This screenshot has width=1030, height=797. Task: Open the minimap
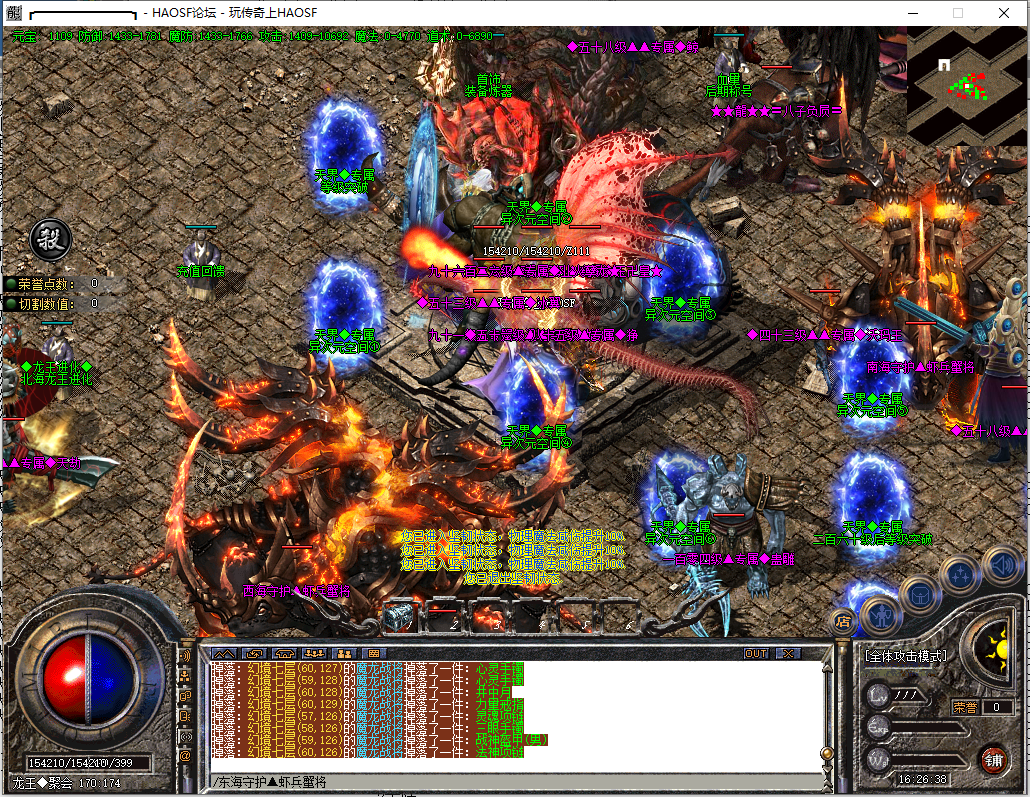[966, 87]
